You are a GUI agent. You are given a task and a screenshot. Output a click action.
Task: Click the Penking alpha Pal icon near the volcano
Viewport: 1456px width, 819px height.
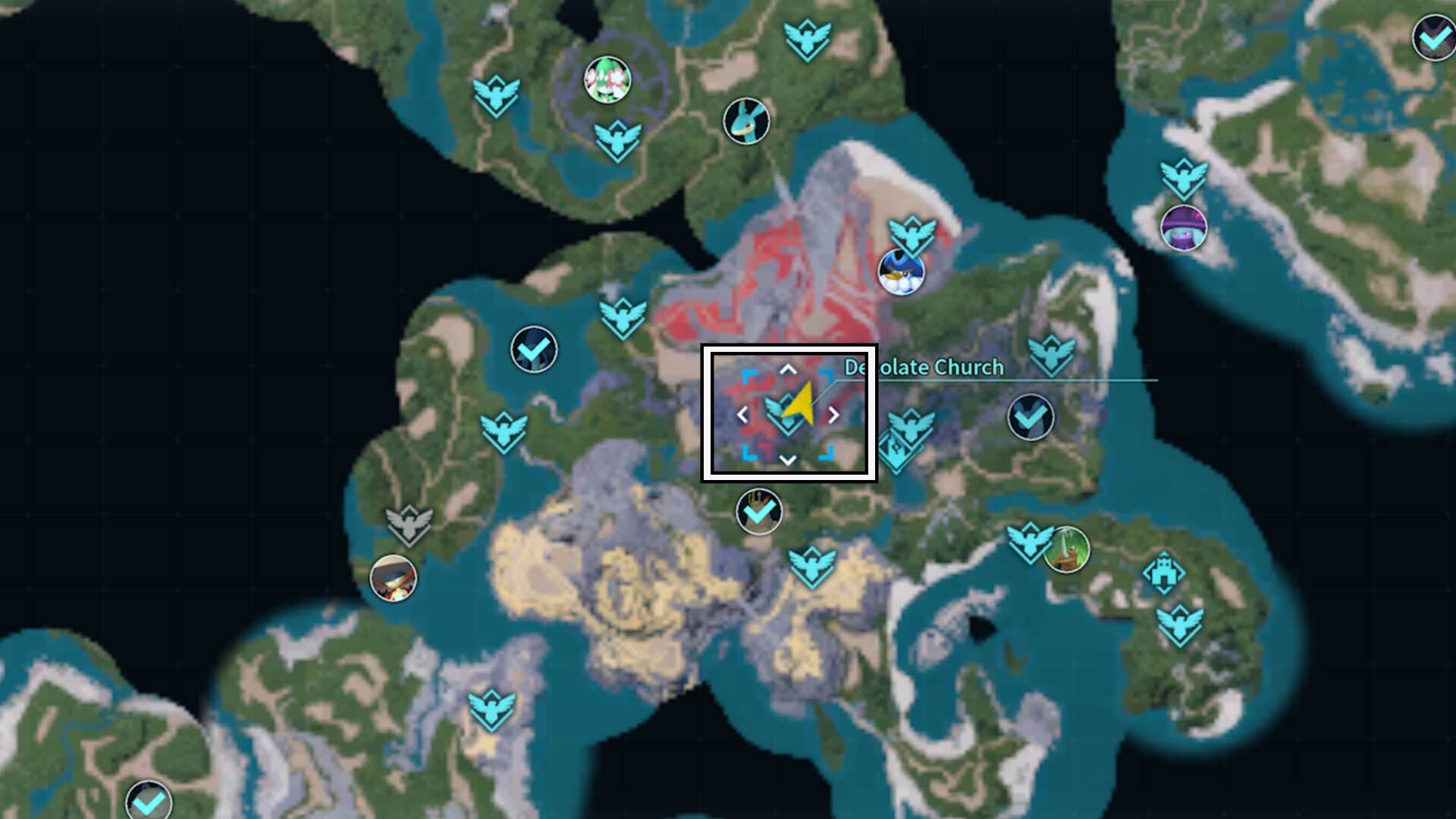click(902, 271)
